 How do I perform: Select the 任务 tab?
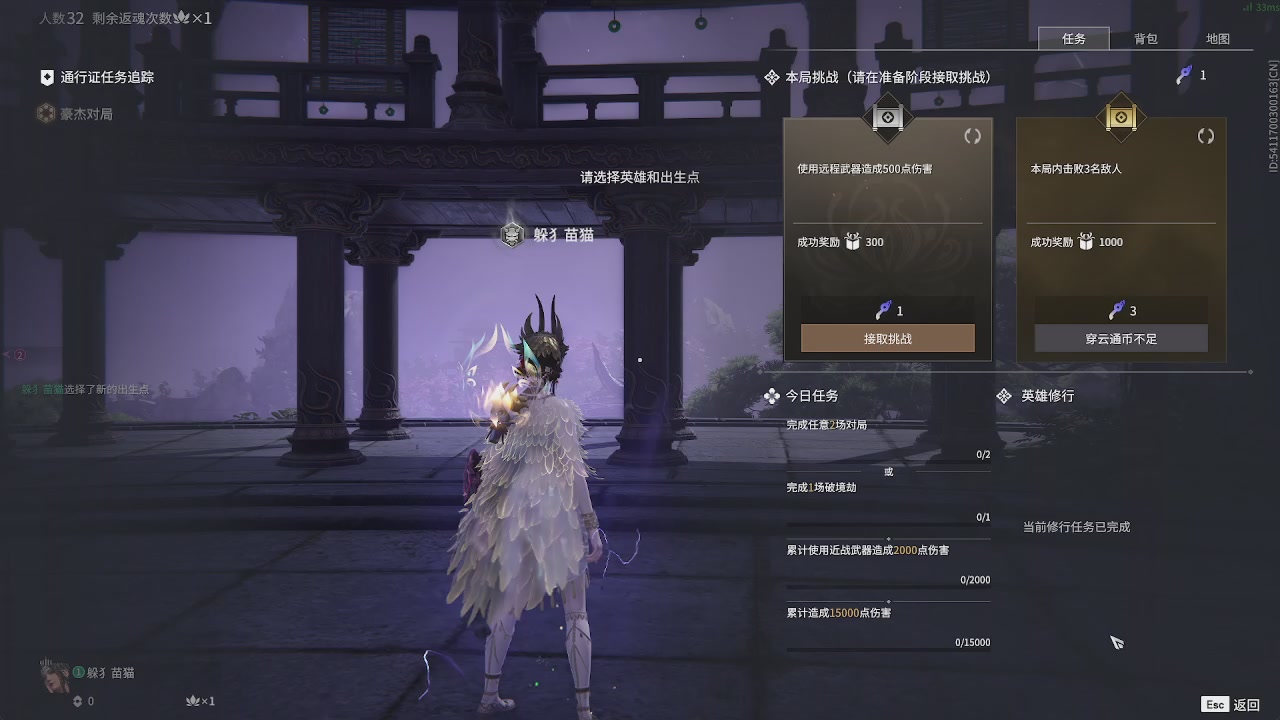pos(1074,39)
